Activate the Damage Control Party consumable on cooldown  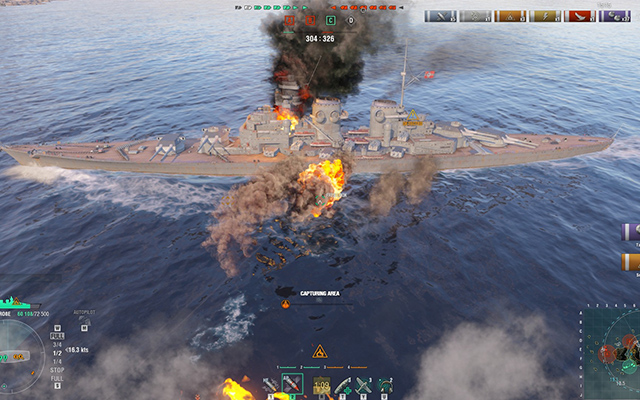tap(321, 385)
